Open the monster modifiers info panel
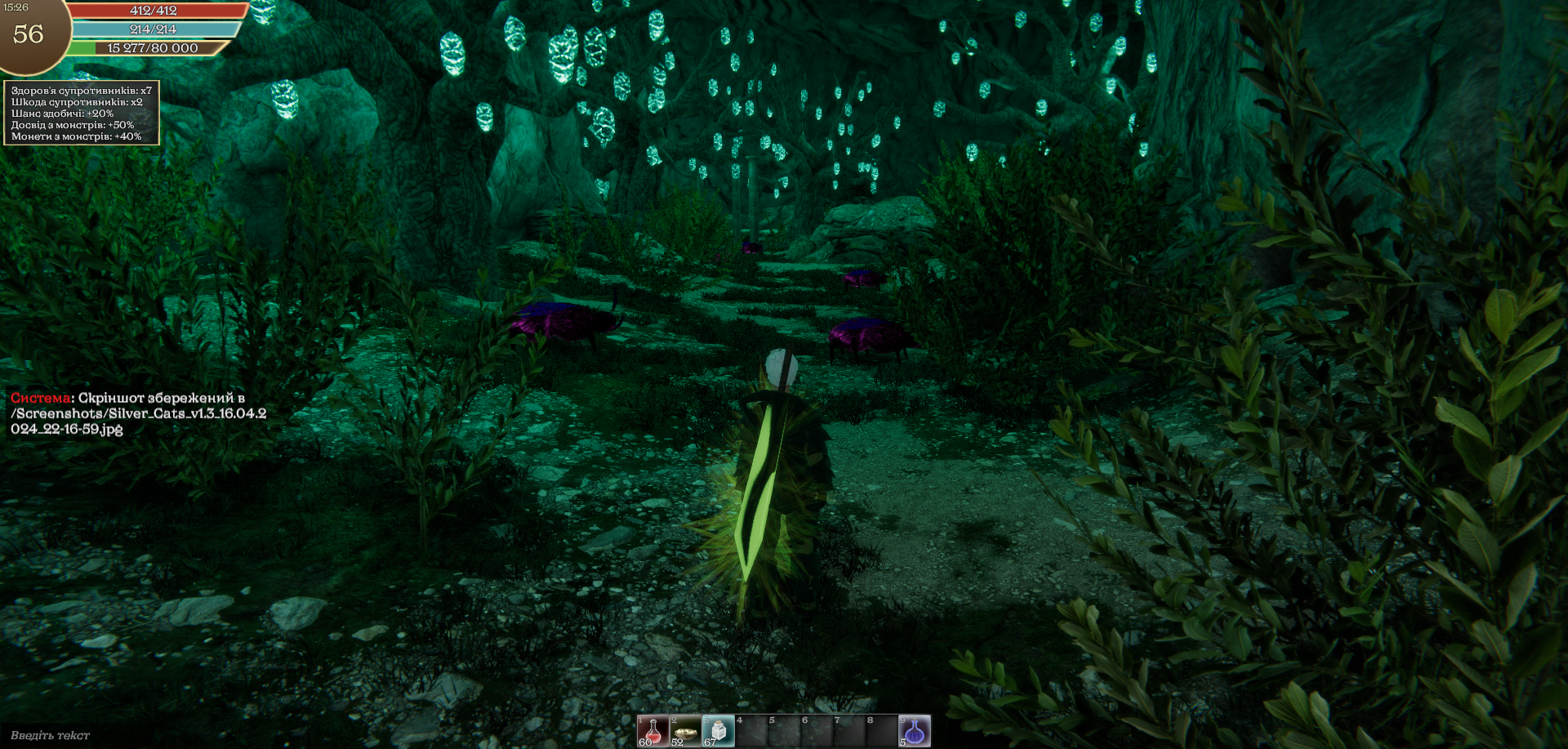This screenshot has height=749, width=1568. point(82,114)
